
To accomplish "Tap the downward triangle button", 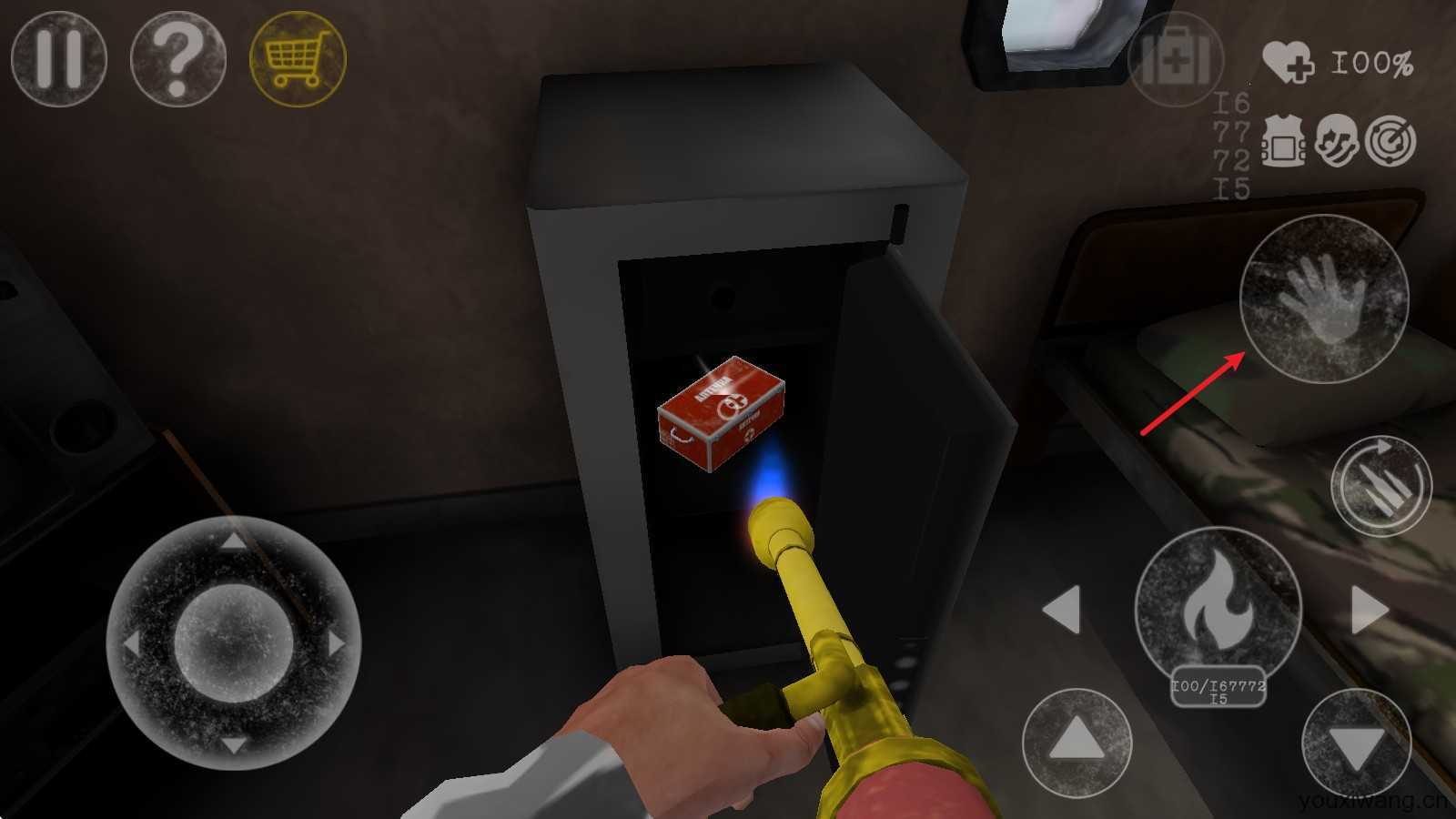I will point(1356,743).
